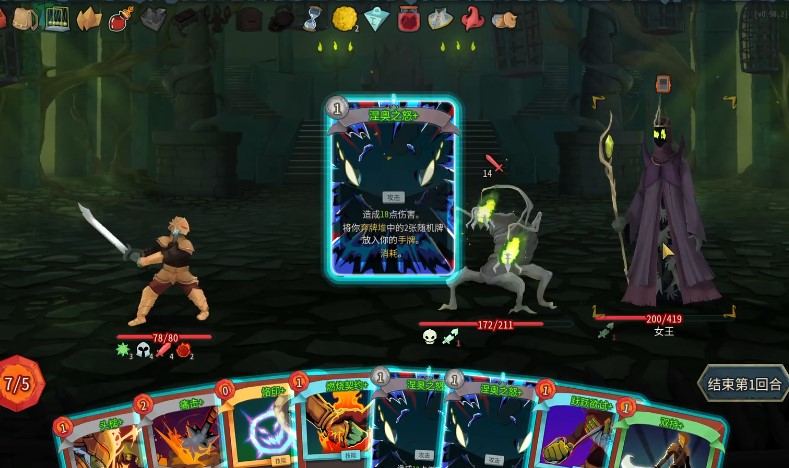Inspect the anvil relic icon
789x468 pixels.
pyautogui.click(x=185, y=18)
